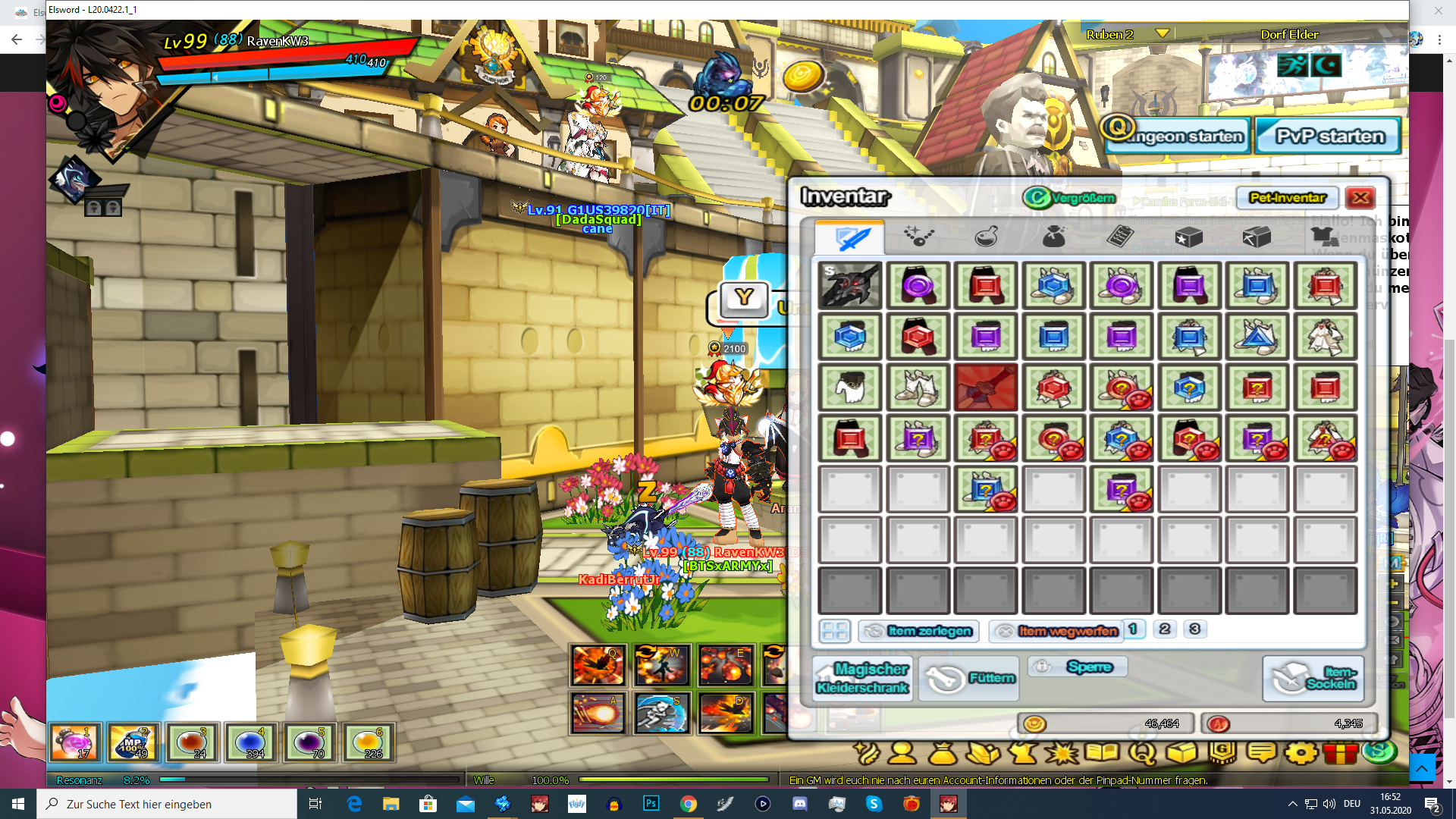This screenshot has width=1456, height=819.
Task: Toggle the Sperre lock button
Action: click(x=1078, y=667)
